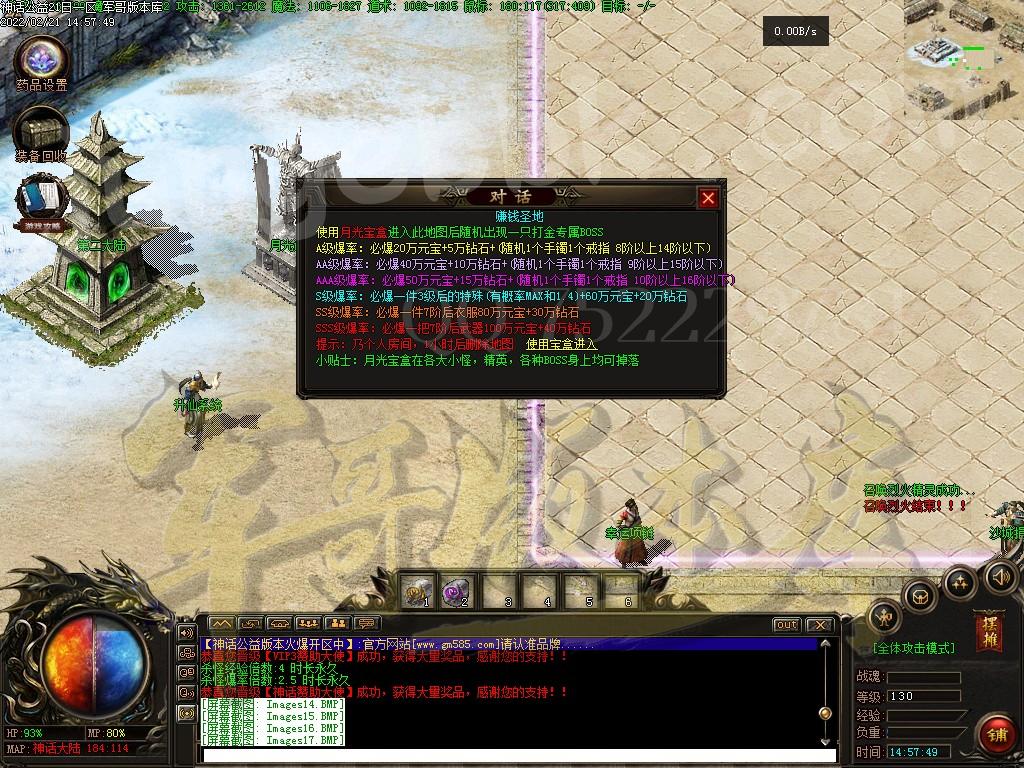This screenshot has height=768, width=1024.
Task: Click the 'out' button on chat panel
Action: click(787, 625)
